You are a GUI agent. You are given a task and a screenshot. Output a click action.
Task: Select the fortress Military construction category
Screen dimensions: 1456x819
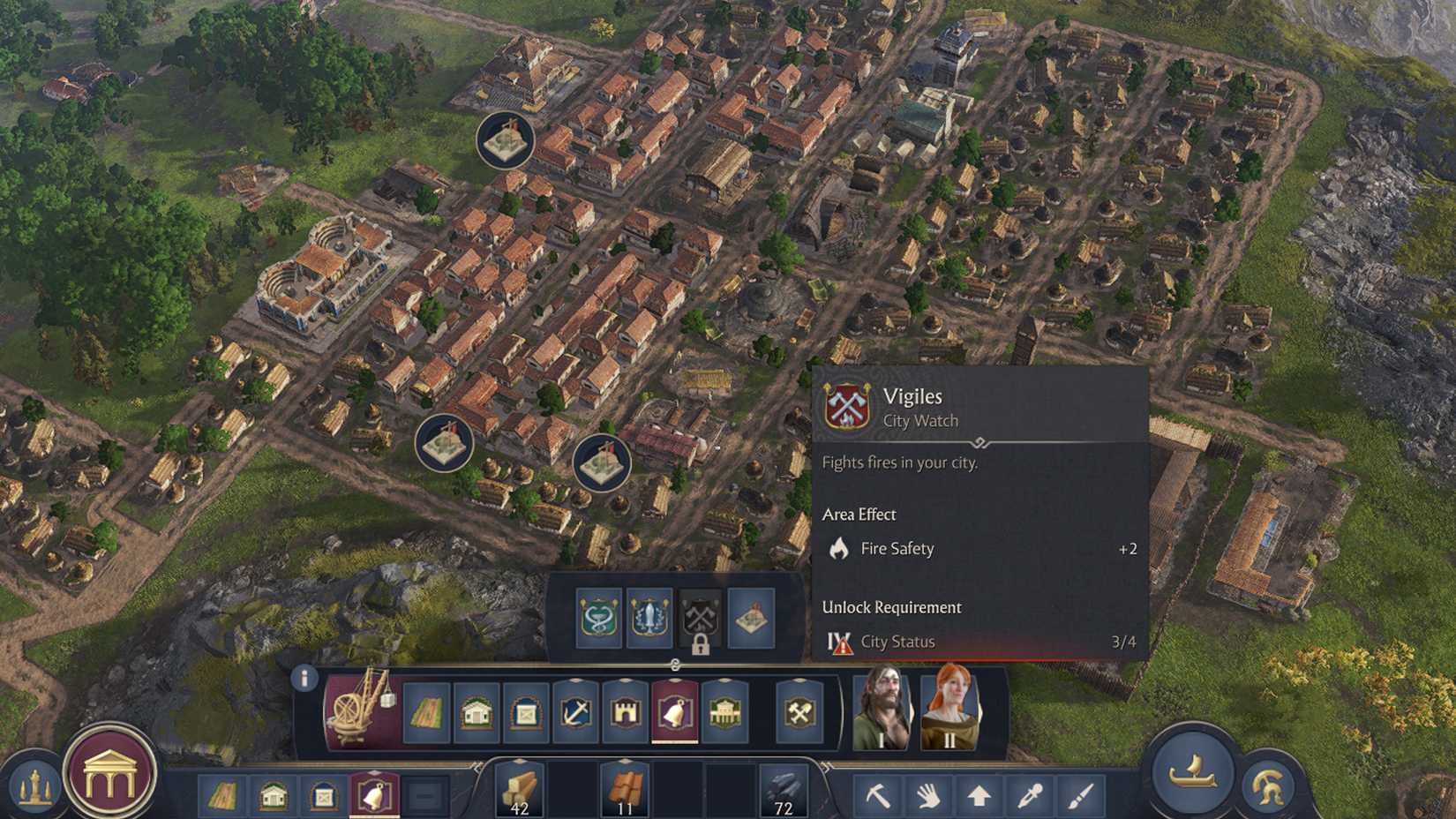[x=625, y=710]
